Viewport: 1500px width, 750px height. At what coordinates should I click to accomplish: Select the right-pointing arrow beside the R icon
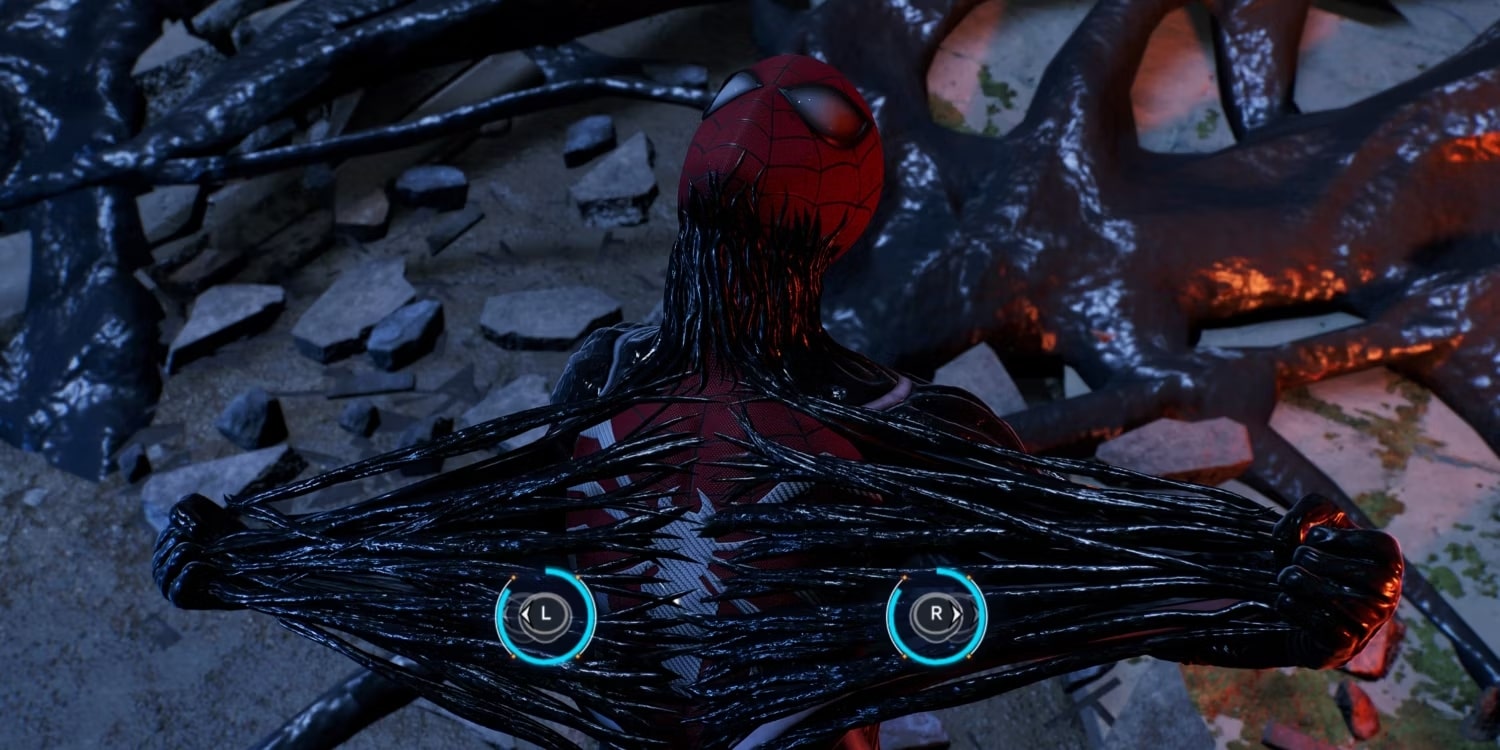click(956, 613)
